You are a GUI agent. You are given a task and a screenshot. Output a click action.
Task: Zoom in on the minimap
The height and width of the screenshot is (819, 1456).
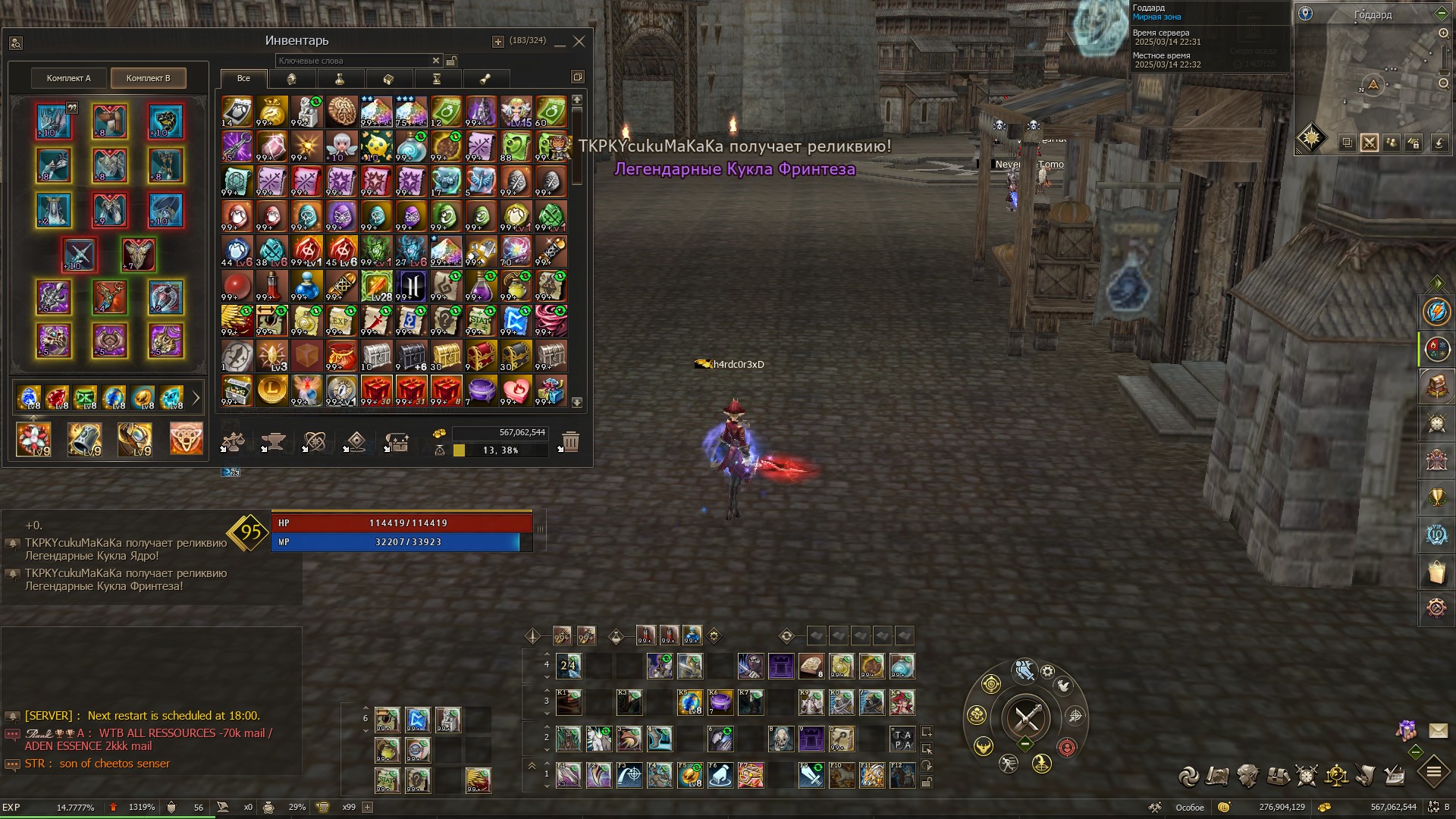pos(1443,33)
